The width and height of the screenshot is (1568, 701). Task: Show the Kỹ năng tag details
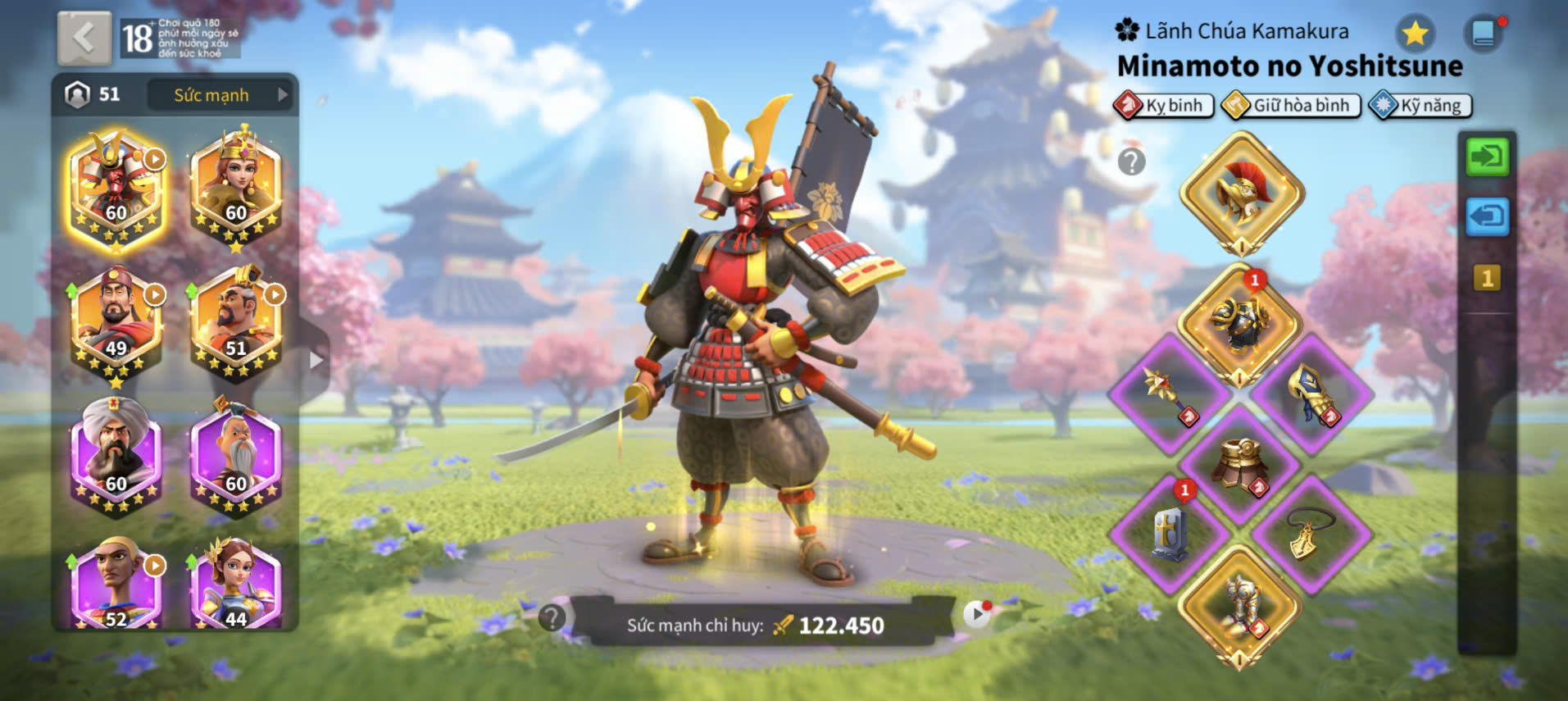tap(1420, 106)
